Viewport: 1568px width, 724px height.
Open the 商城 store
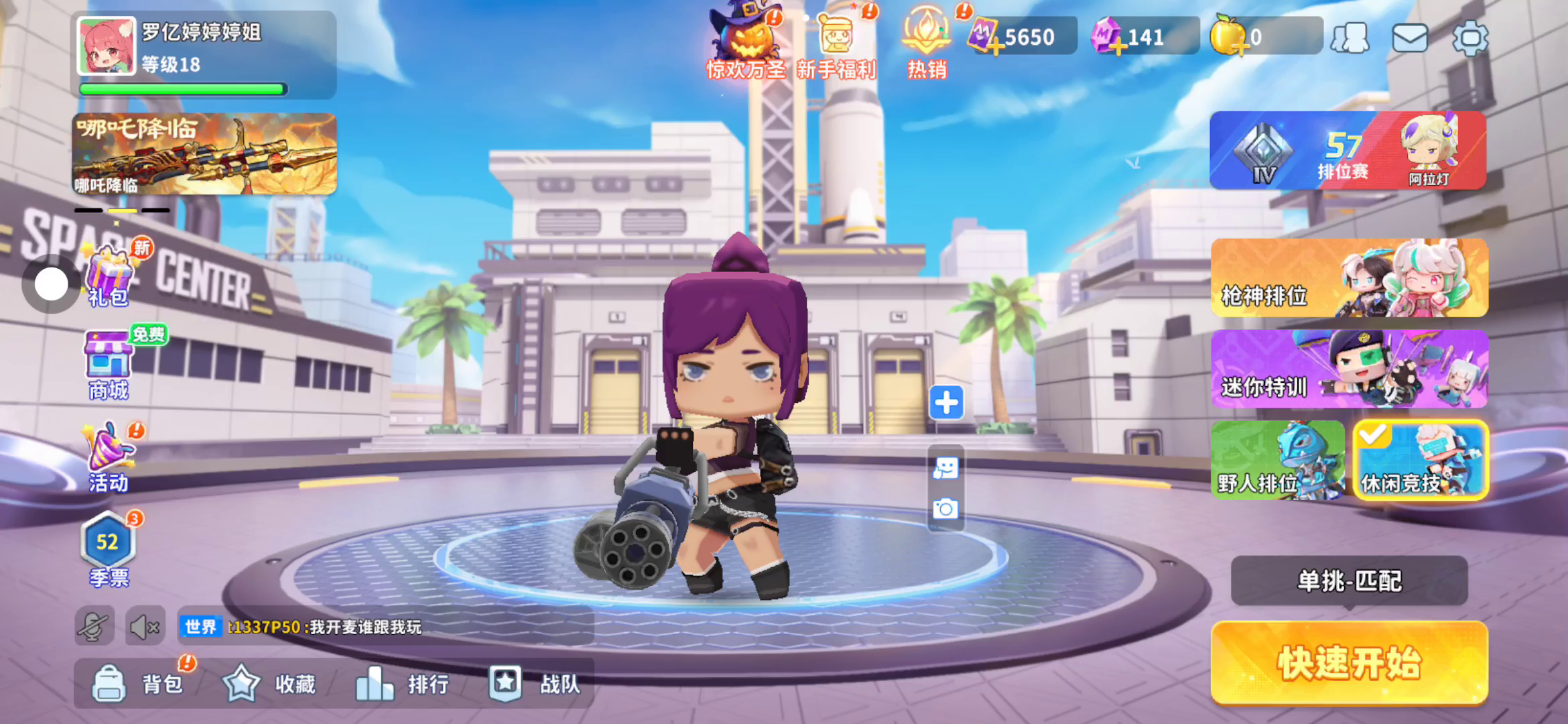[108, 365]
